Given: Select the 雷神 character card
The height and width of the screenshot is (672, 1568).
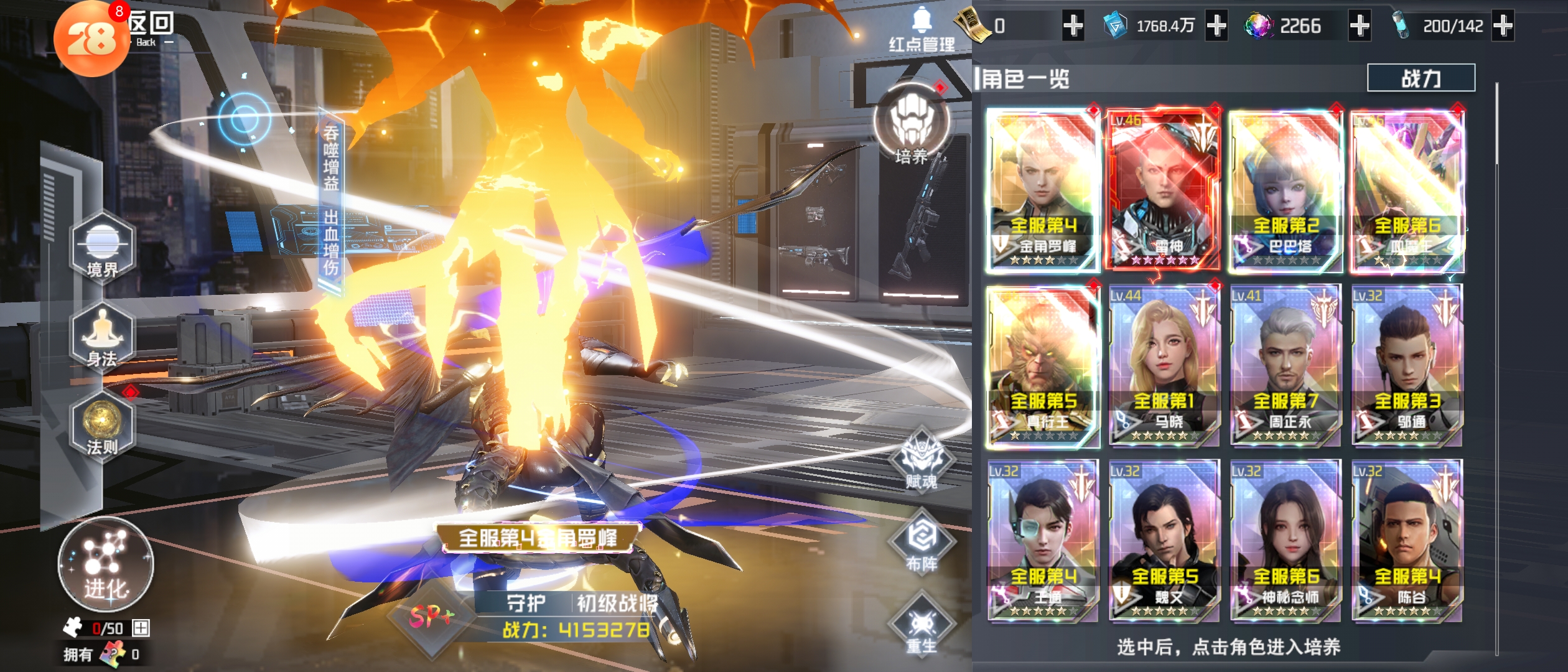Looking at the screenshot, I should (x=1162, y=190).
